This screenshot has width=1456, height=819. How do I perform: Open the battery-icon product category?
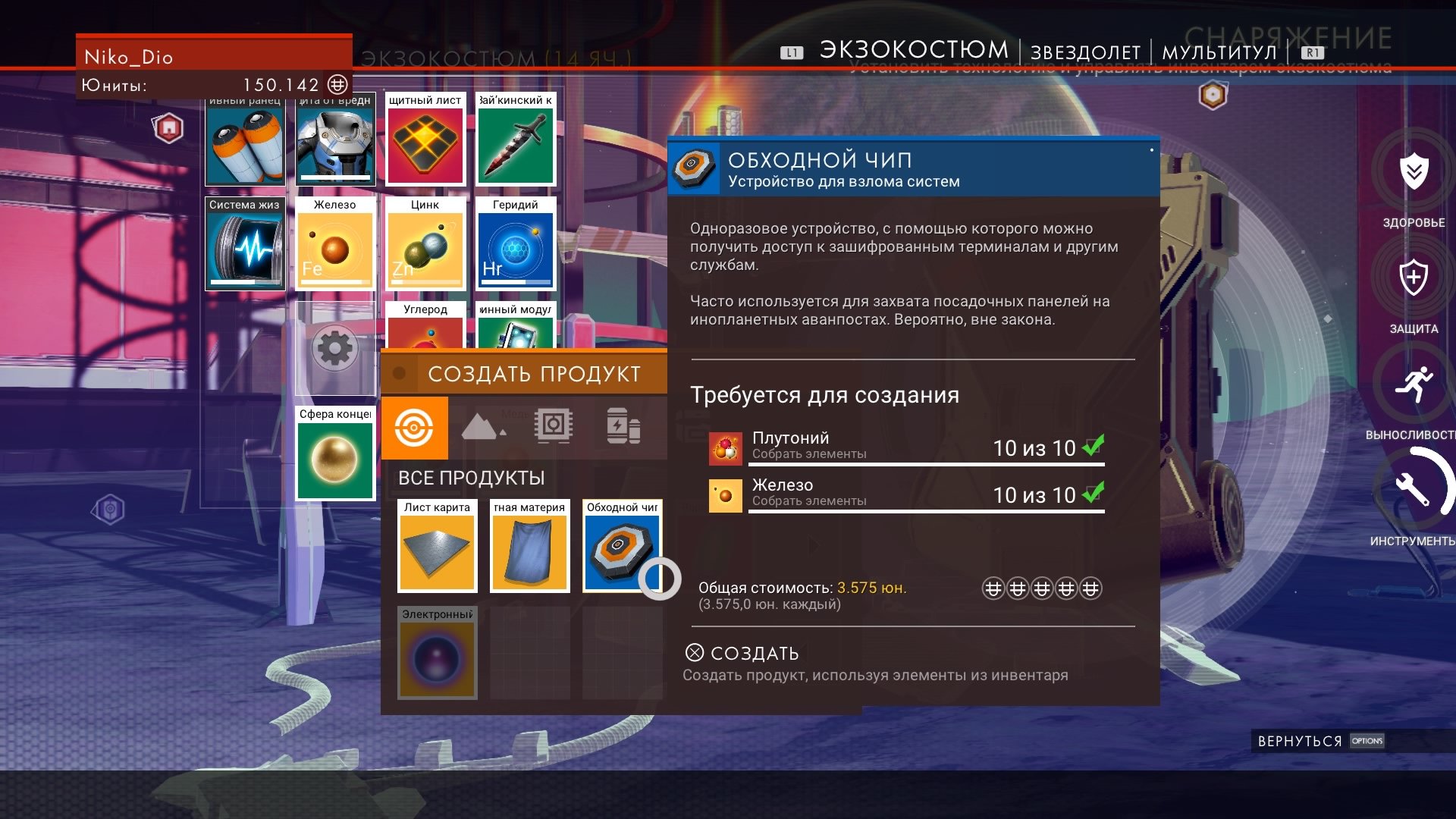point(623,426)
